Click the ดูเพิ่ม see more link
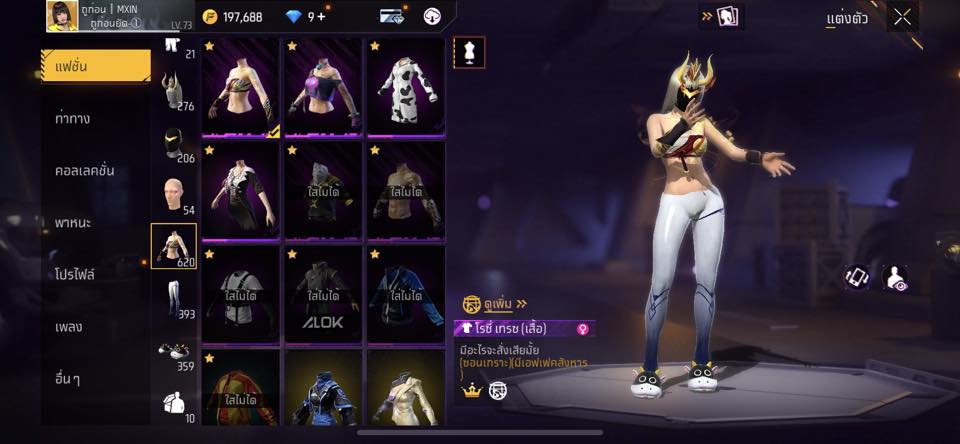960x444 pixels. (500, 303)
